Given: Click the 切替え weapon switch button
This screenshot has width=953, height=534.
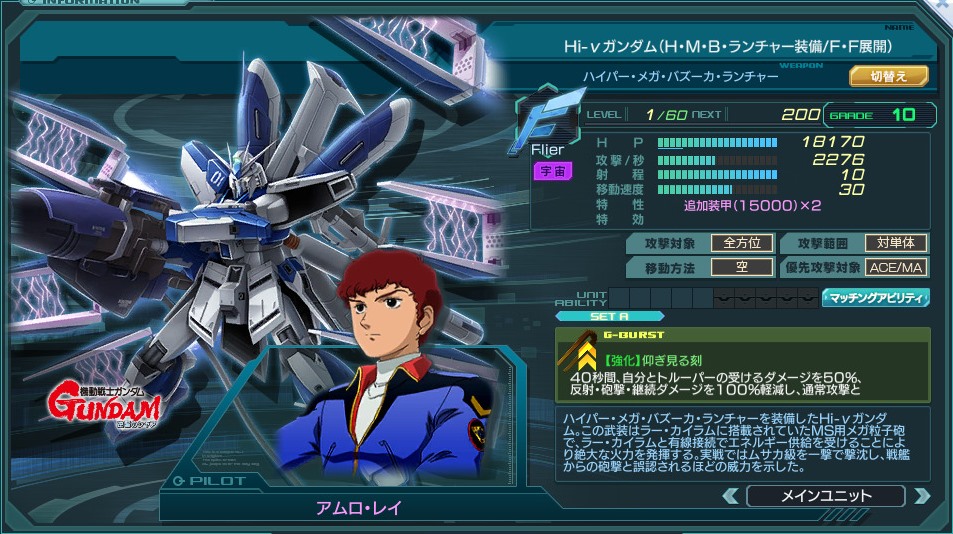Looking at the screenshot, I should point(888,76).
